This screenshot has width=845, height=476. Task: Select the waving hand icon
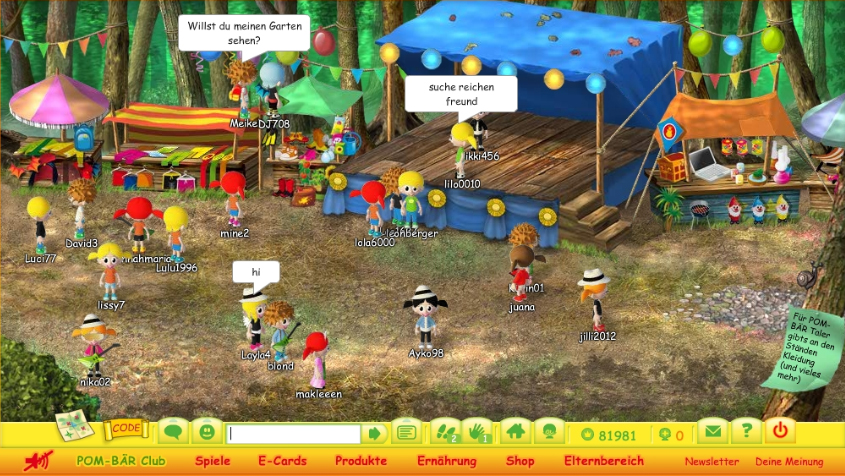pos(478,433)
